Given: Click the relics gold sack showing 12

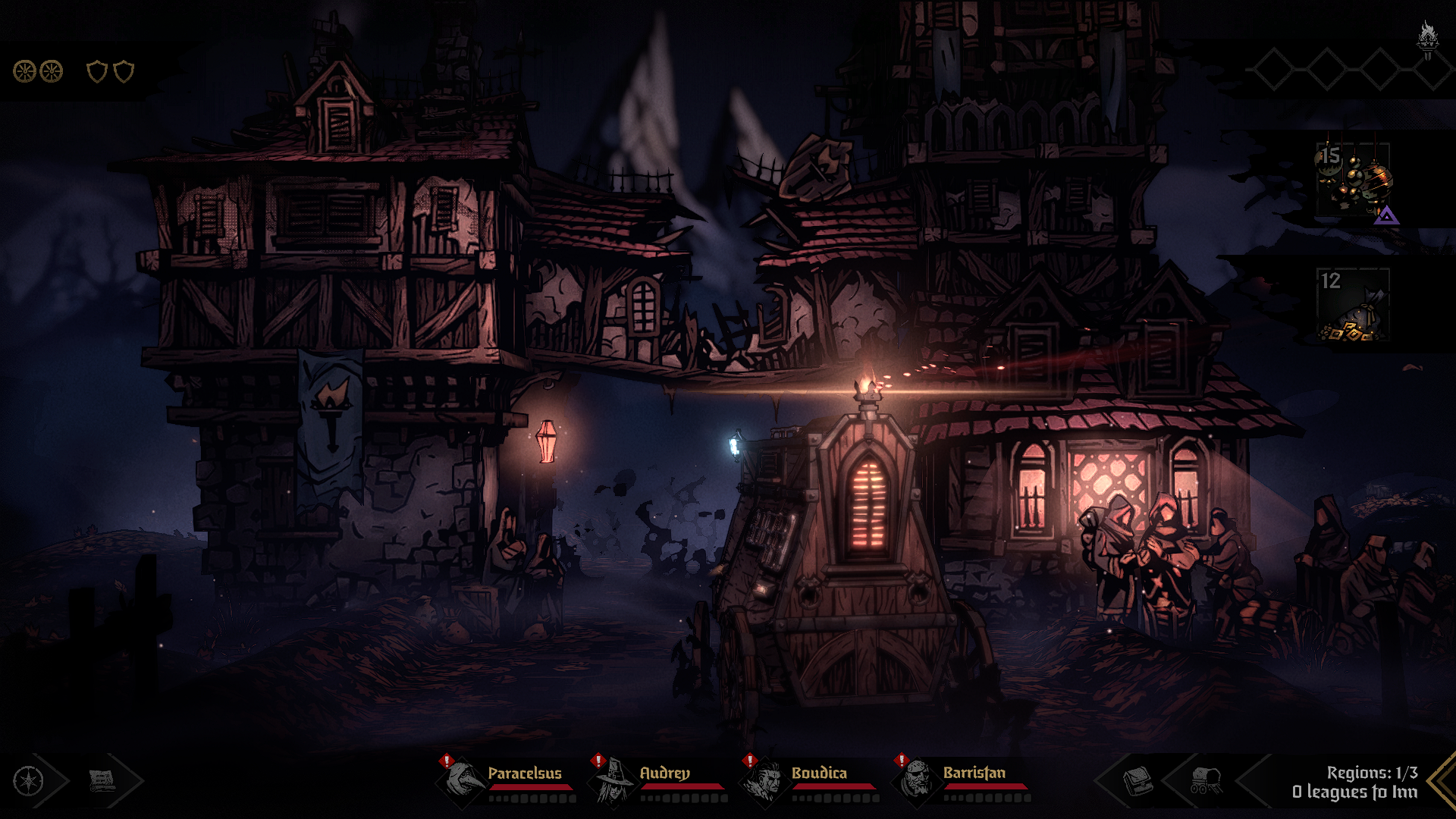Looking at the screenshot, I should tap(1354, 305).
